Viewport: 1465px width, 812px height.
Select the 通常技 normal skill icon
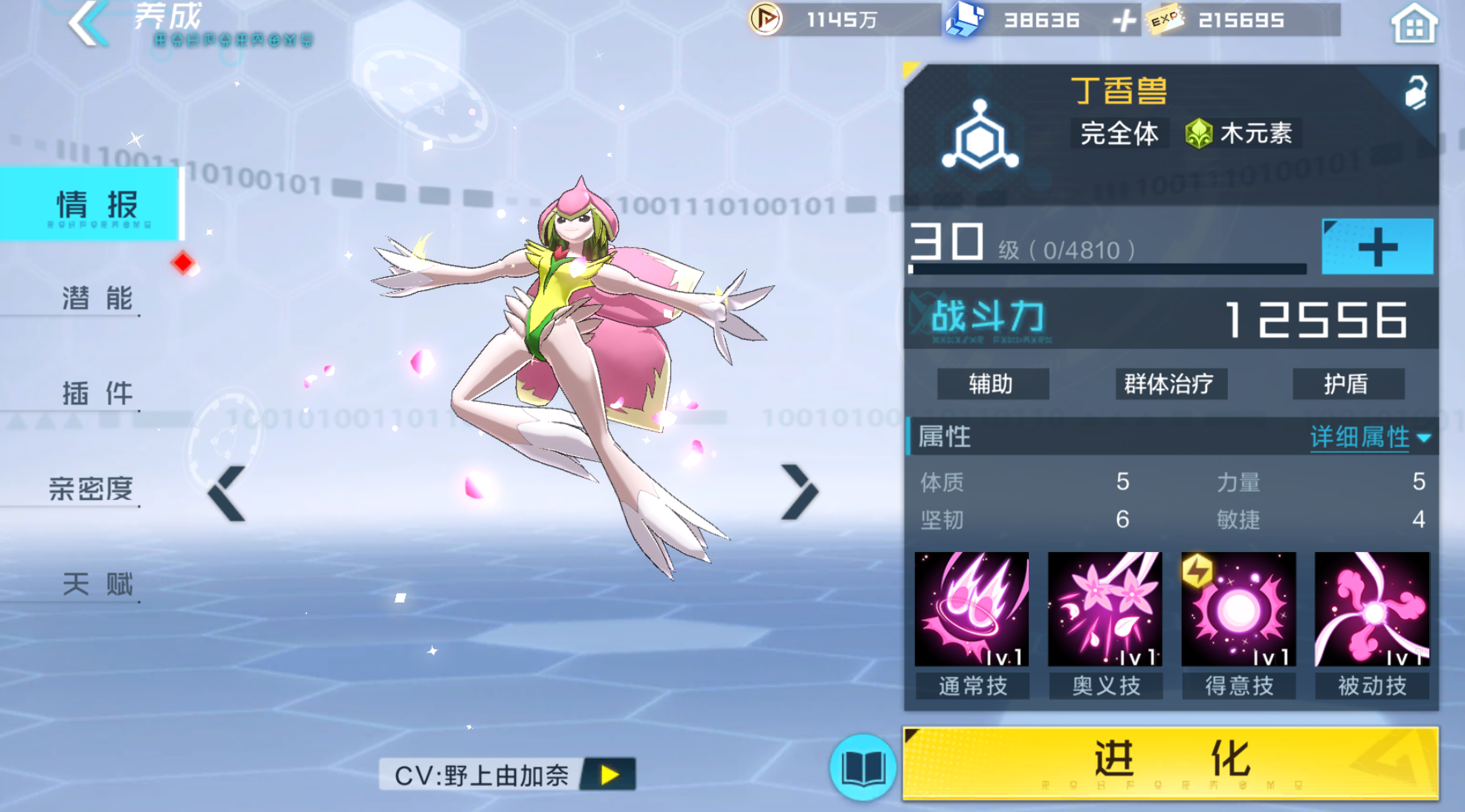[x=972, y=609]
